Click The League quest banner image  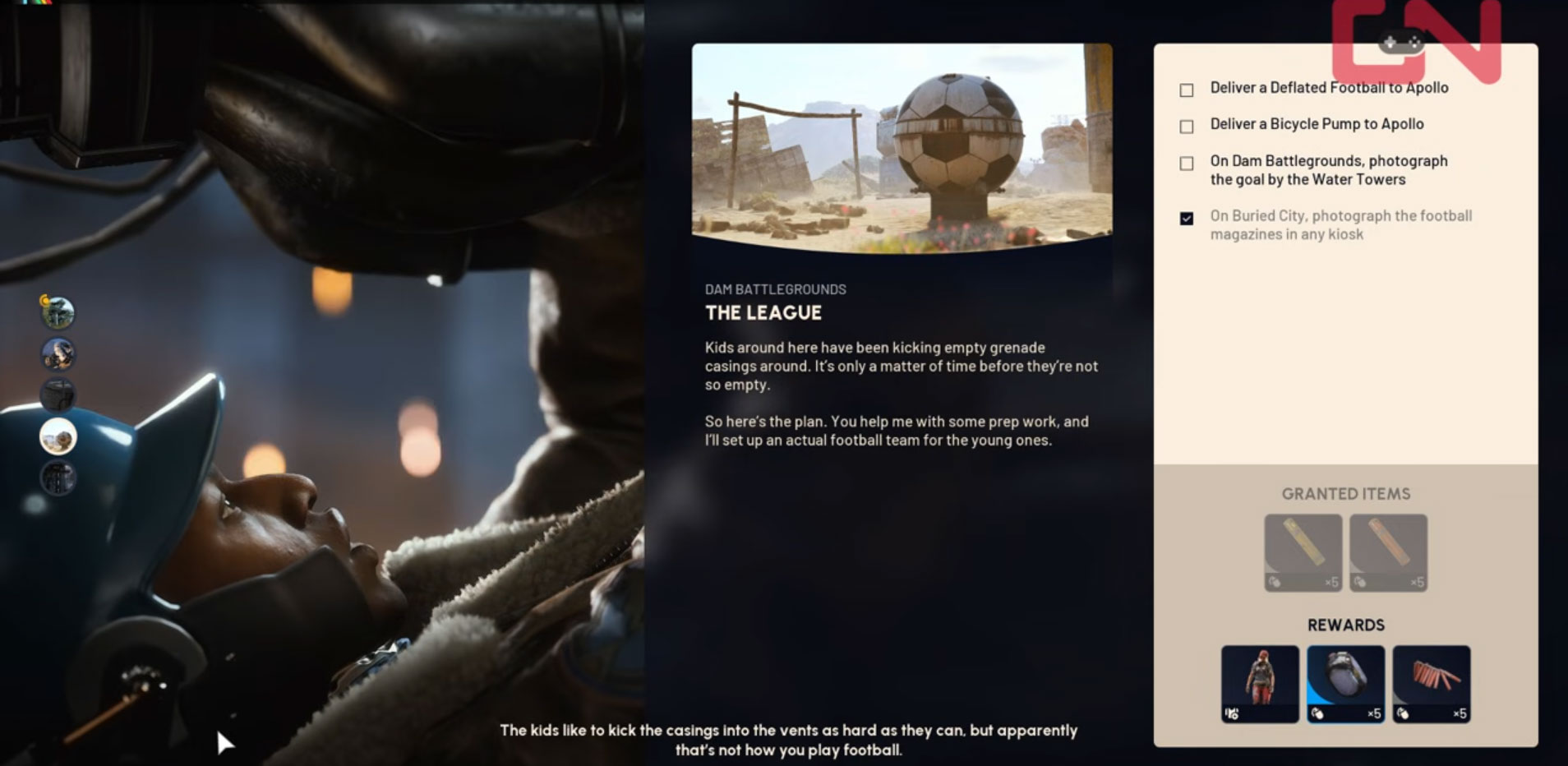(x=902, y=150)
